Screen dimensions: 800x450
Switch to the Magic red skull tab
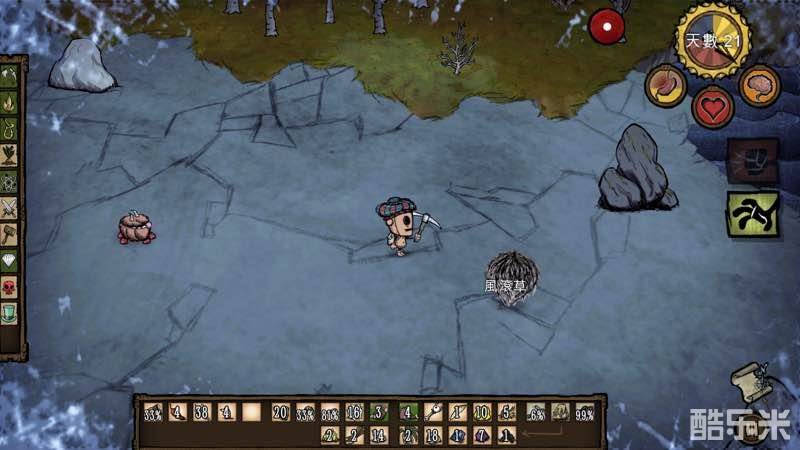click(12, 288)
